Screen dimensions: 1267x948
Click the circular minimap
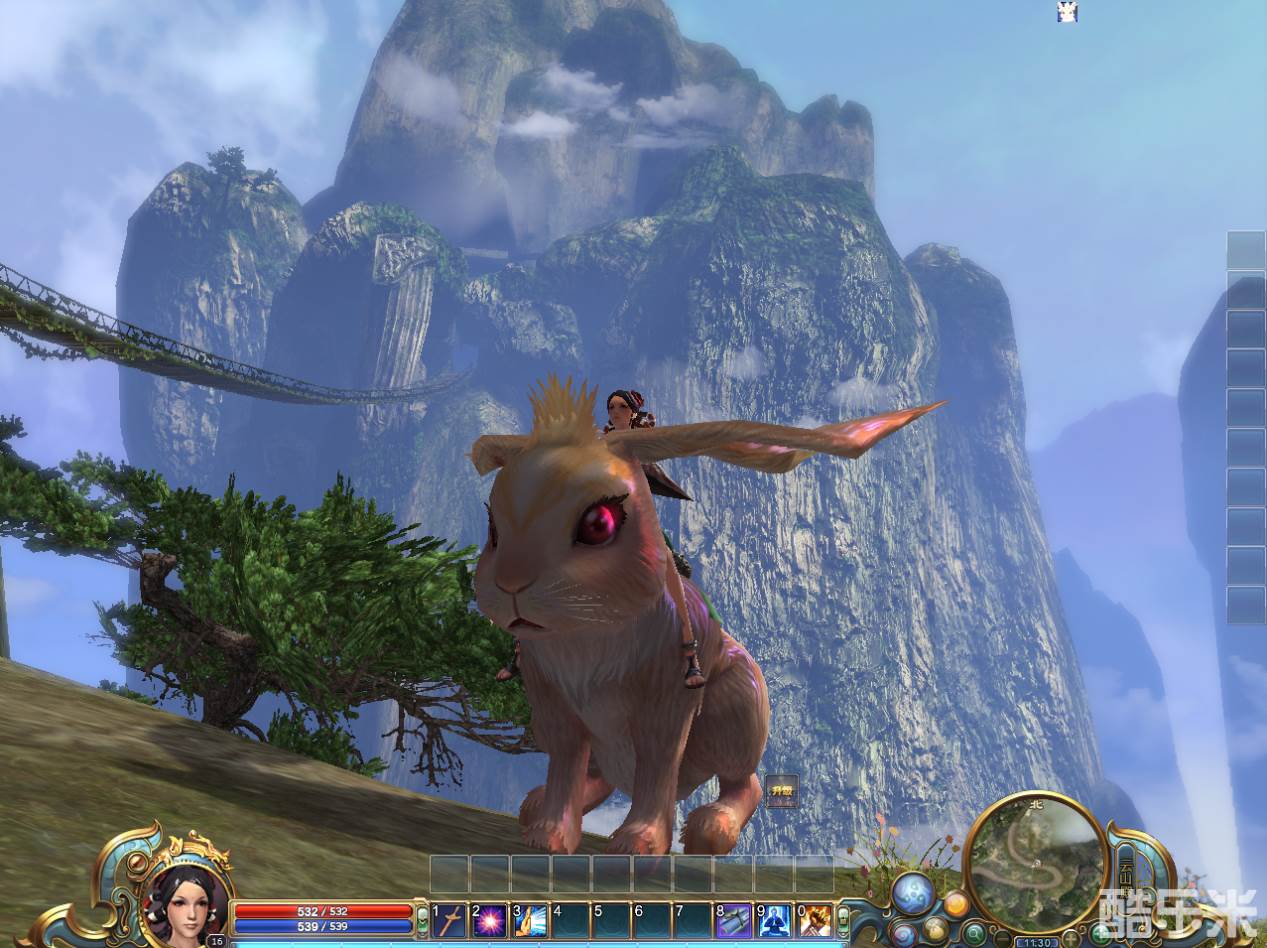click(1036, 861)
